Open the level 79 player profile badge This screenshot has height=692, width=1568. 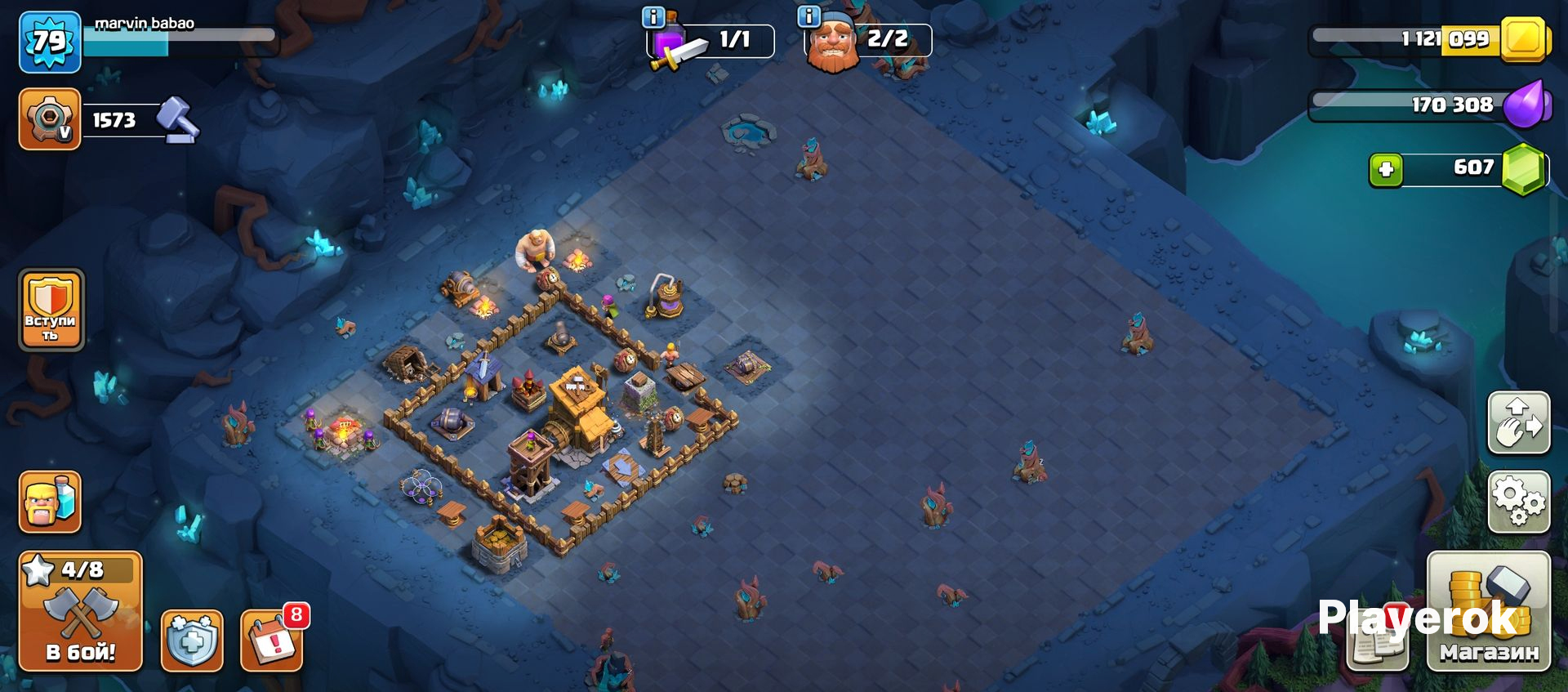click(50, 41)
